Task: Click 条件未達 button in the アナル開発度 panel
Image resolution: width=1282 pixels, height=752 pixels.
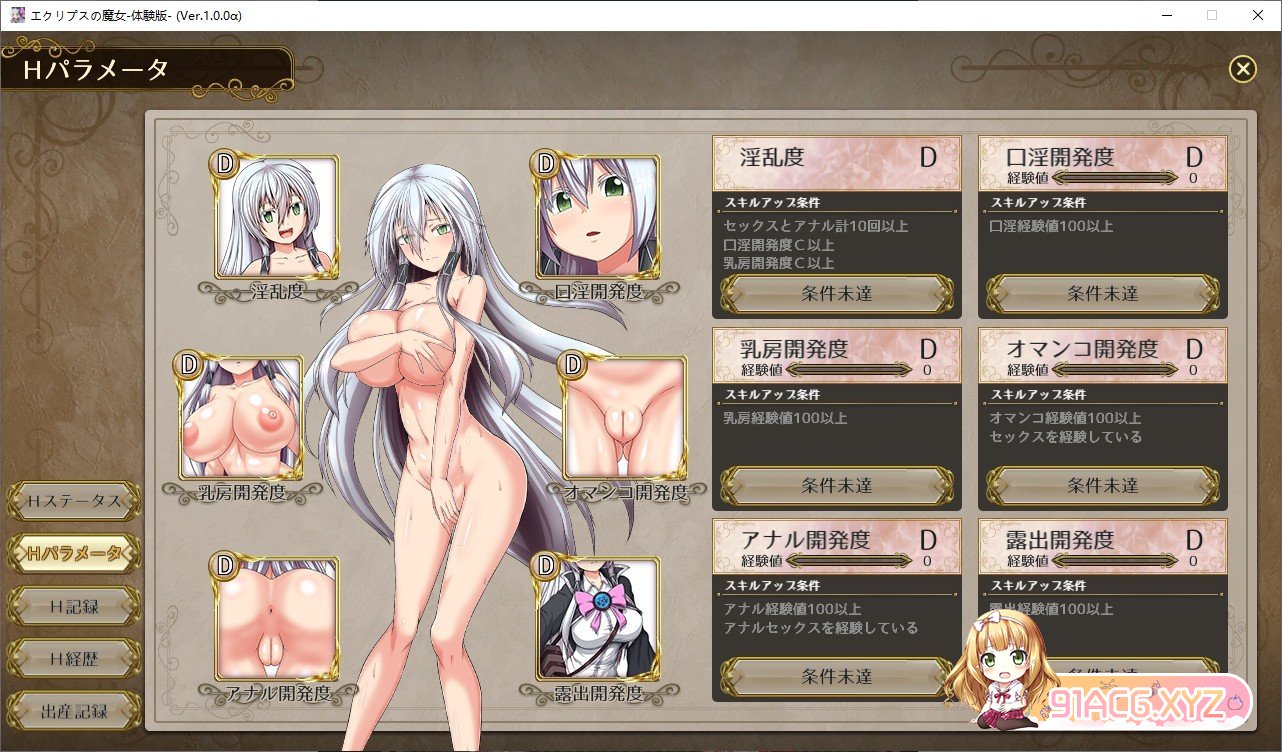Action: click(837, 677)
